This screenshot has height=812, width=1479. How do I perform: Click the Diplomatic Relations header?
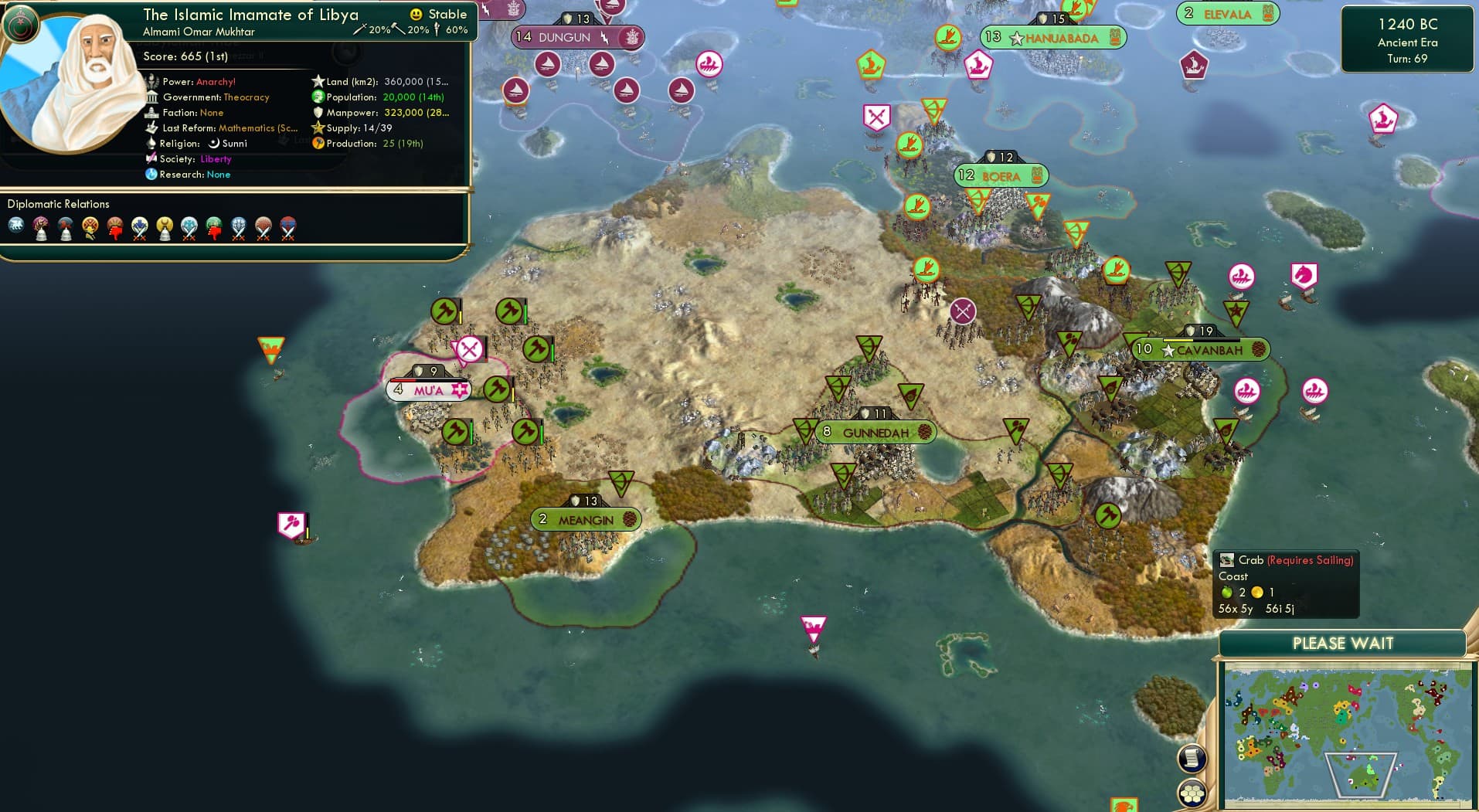59,204
